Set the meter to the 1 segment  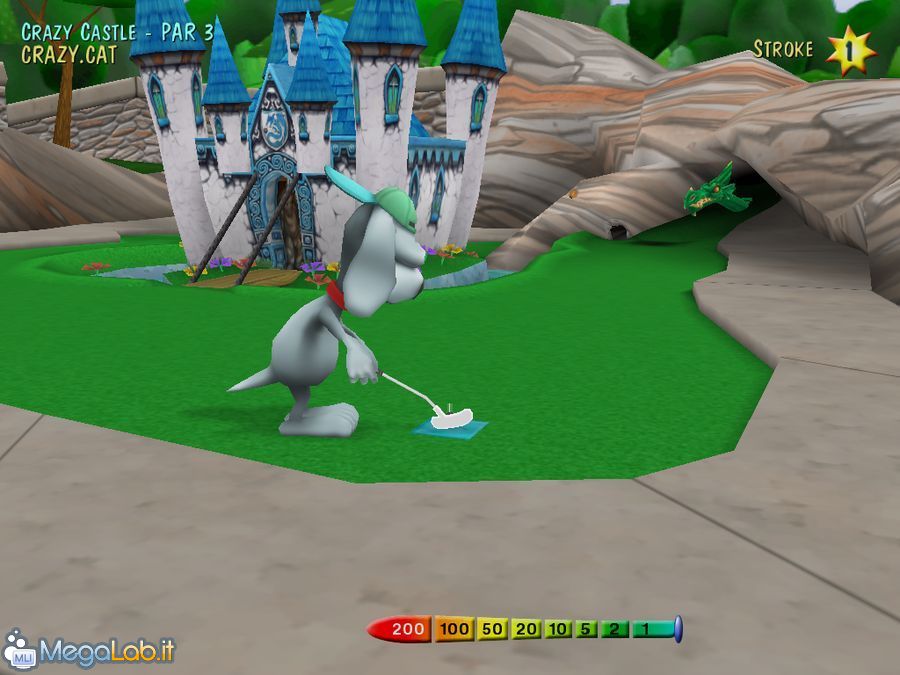pos(648,629)
